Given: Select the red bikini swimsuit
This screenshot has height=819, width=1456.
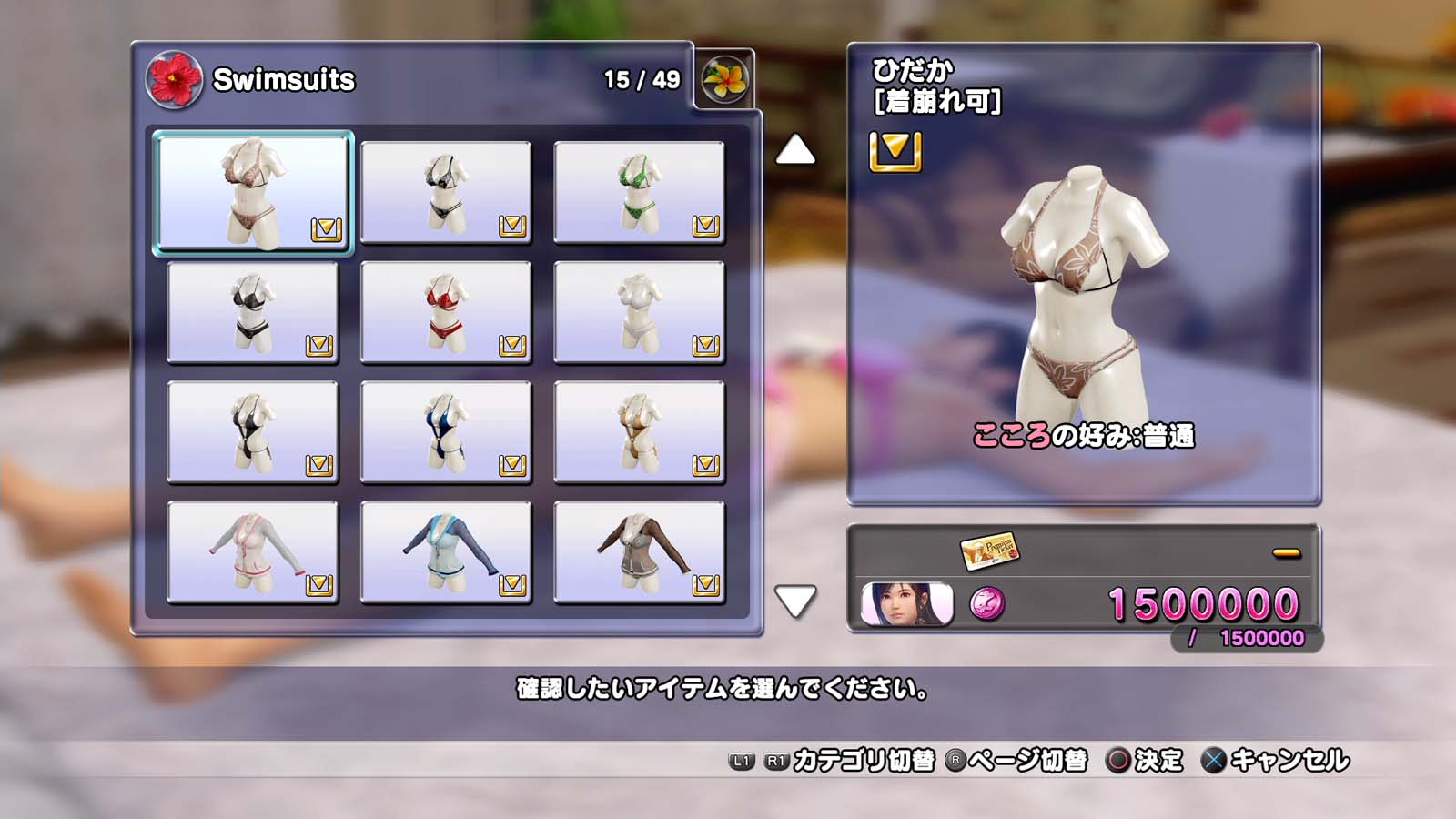Looking at the screenshot, I should 446,312.
